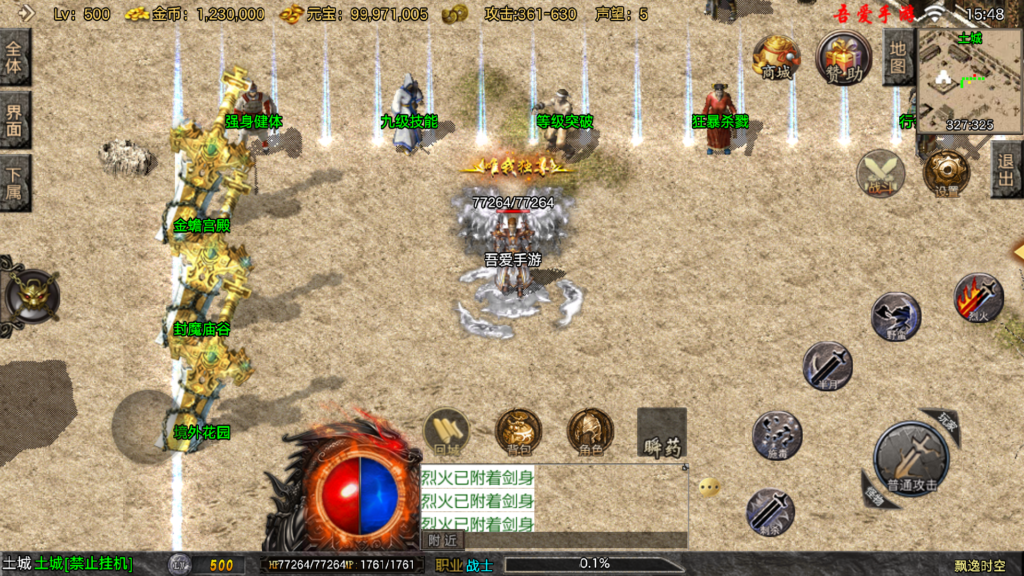Hit the 普通攻击 normal attack button
This screenshot has height=576, width=1024.
point(910,460)
